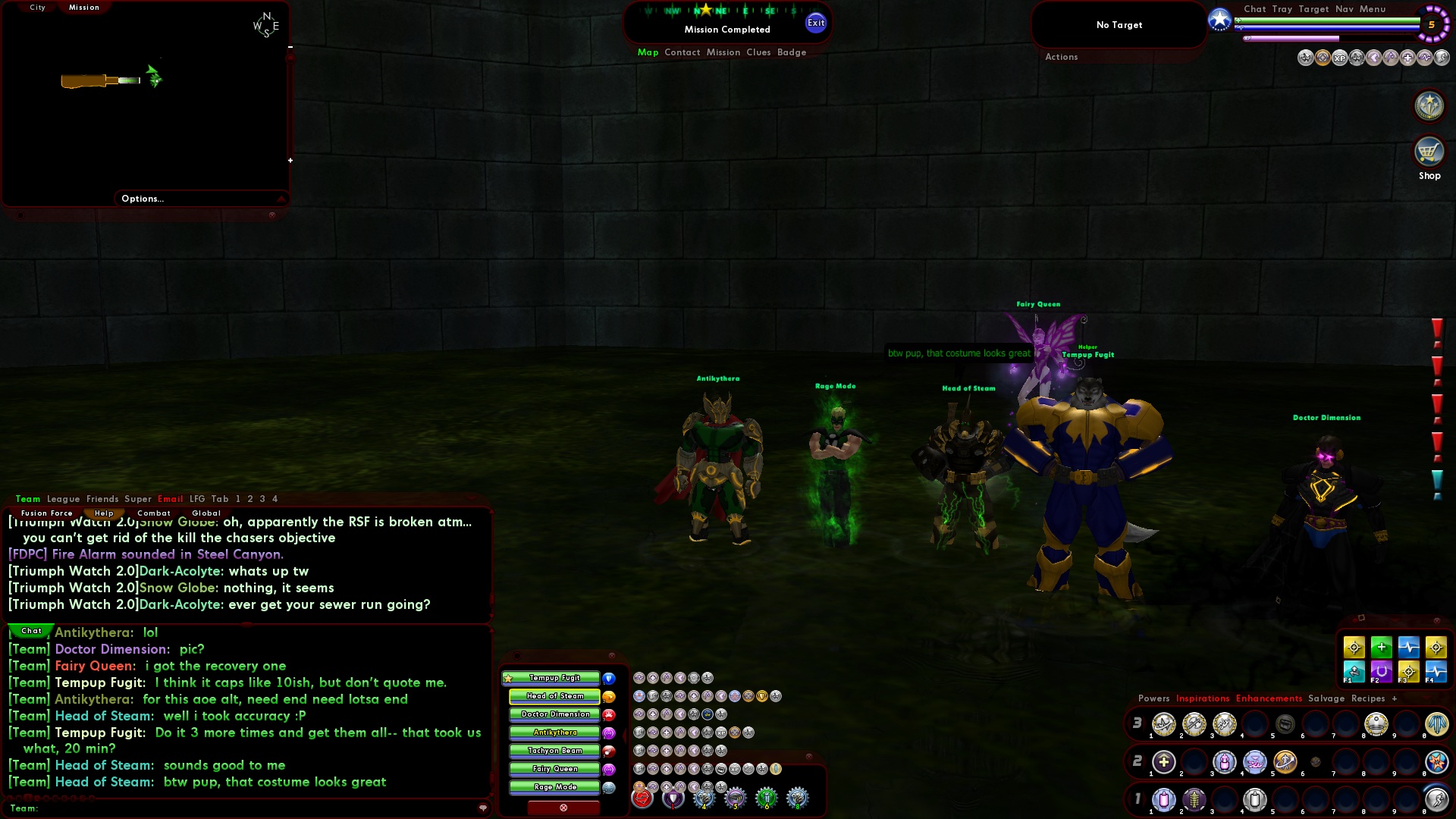Open the Email link in the chat tab row
This screenshot has width=1456, height=819.
(x=171, y=499)
